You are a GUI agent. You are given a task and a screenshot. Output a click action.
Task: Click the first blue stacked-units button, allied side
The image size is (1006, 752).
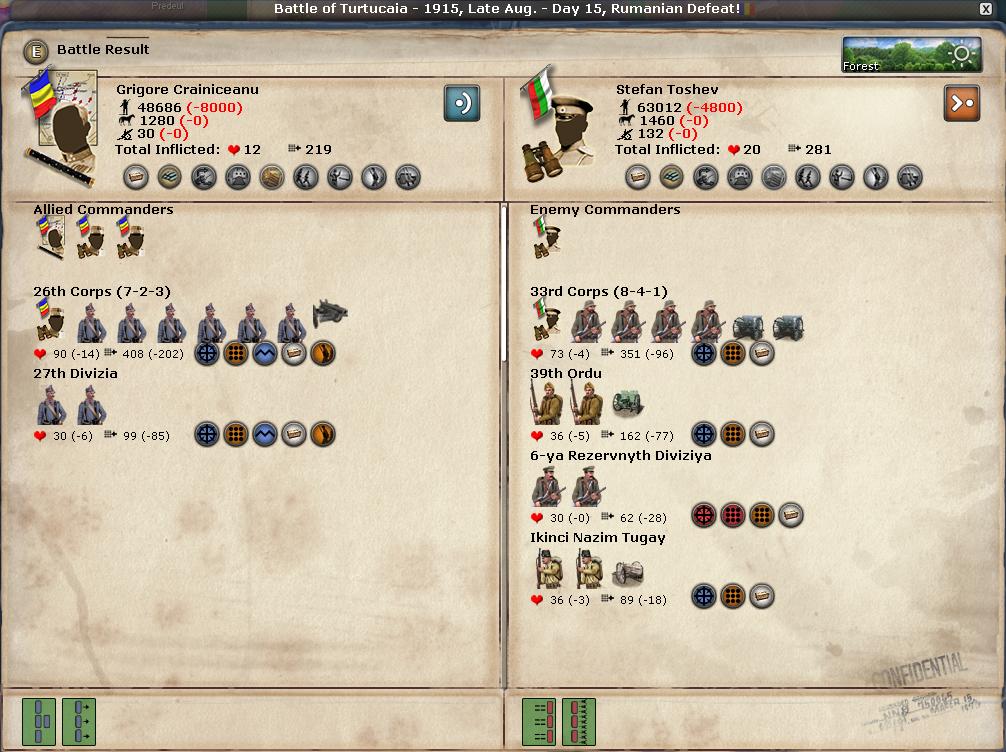39,722
